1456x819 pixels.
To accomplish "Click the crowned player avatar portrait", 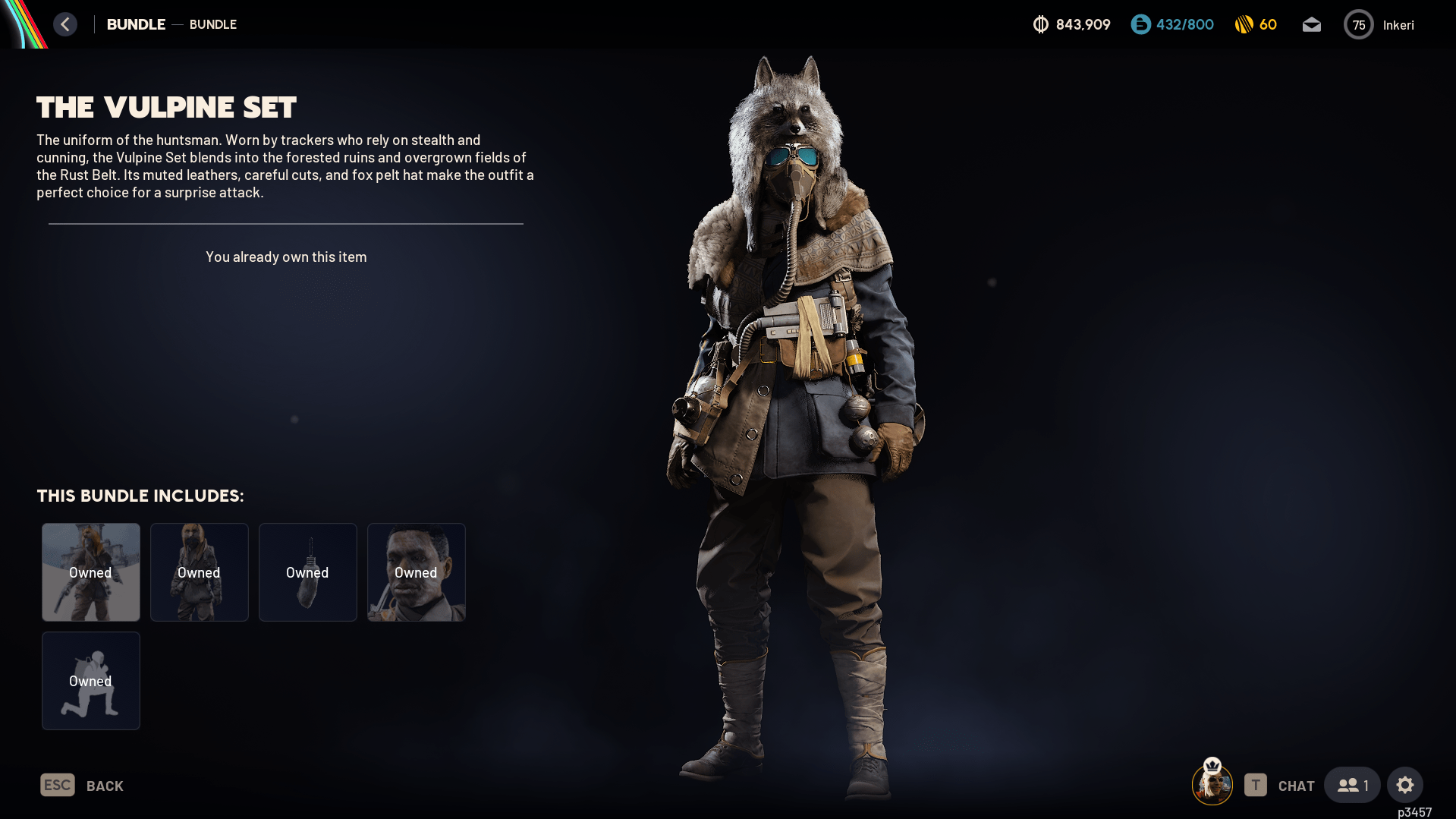I will click(1212, 784).
